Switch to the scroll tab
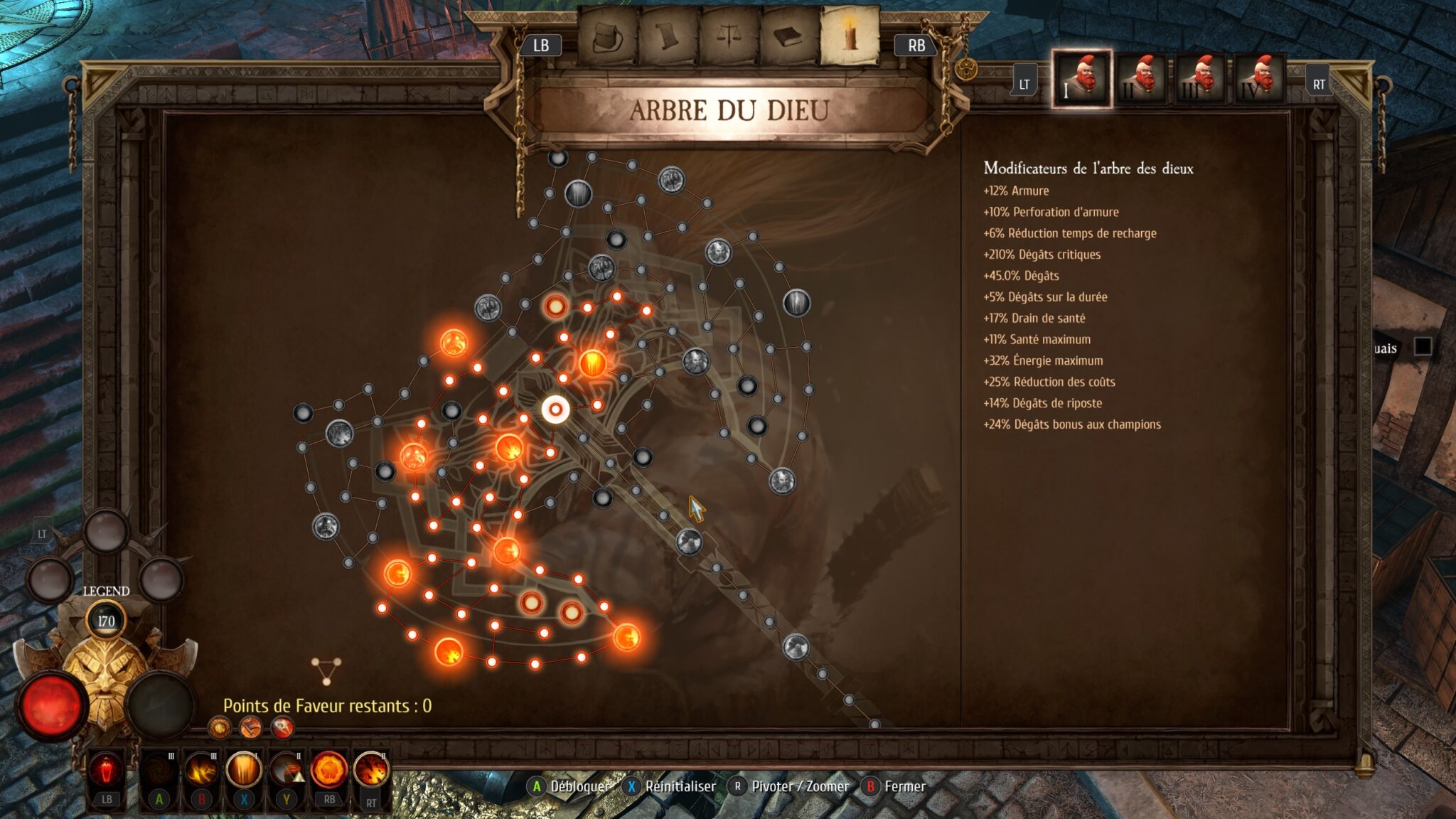Screen dimensions: 1456x819 click(x=668, y=36)
